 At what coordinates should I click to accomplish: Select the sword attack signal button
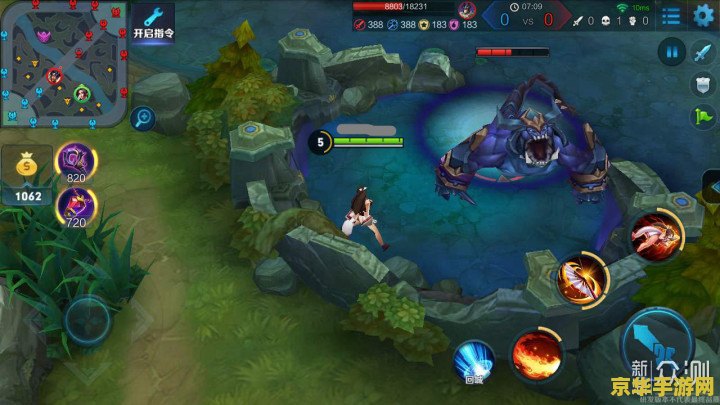(703, 52)
